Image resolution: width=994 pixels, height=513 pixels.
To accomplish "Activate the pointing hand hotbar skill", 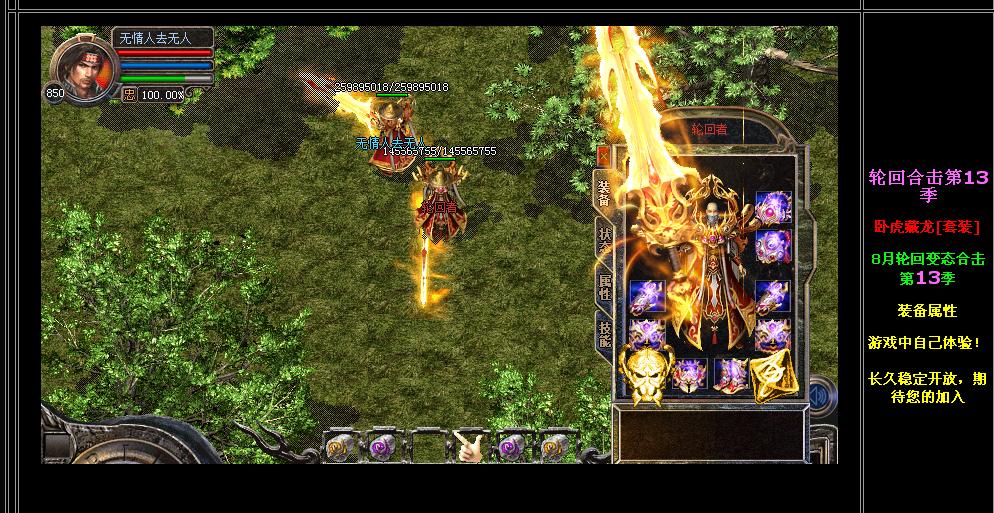I will [470, 447].
